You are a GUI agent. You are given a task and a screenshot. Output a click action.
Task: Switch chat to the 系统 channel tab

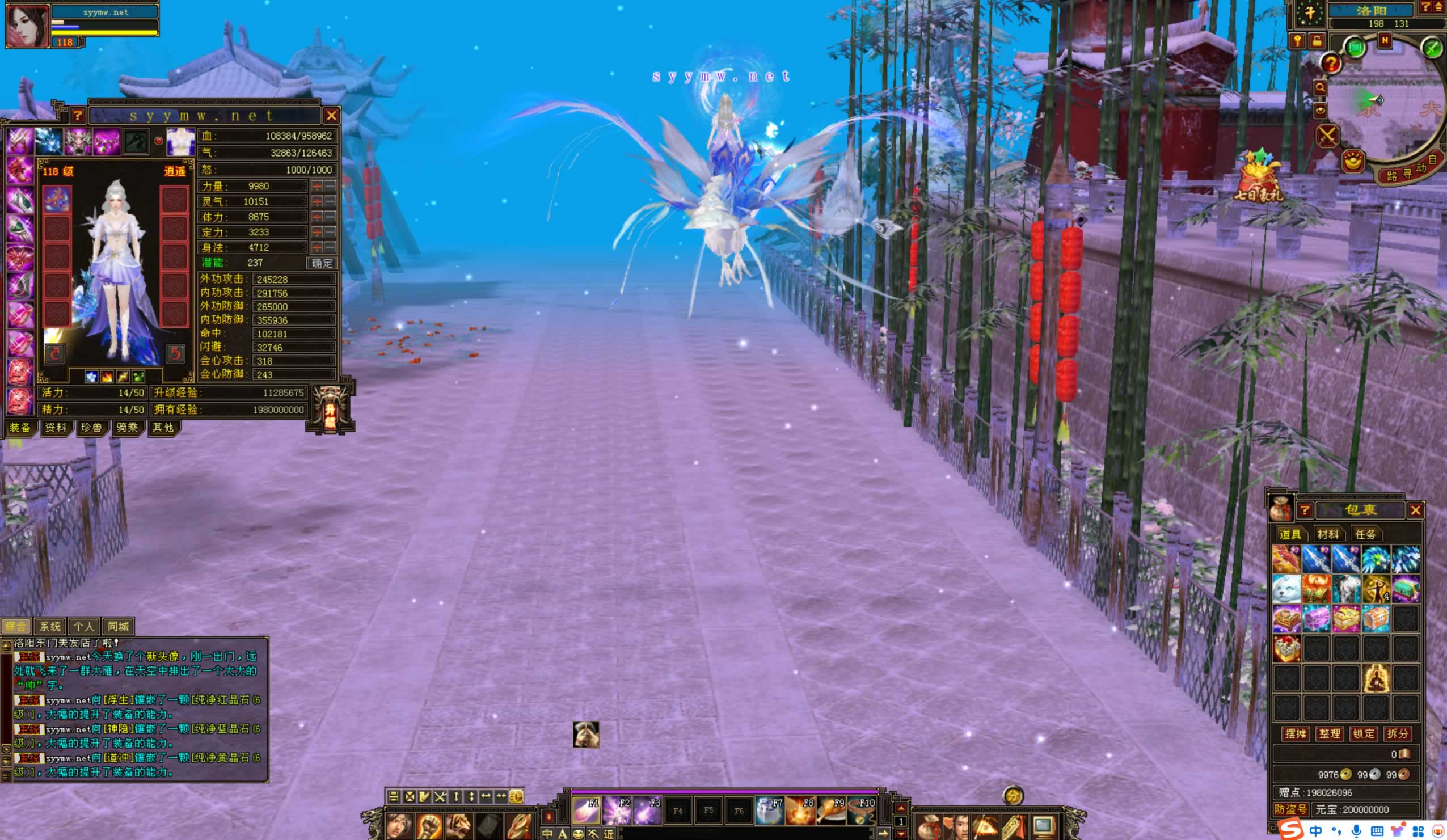(50, 626)
